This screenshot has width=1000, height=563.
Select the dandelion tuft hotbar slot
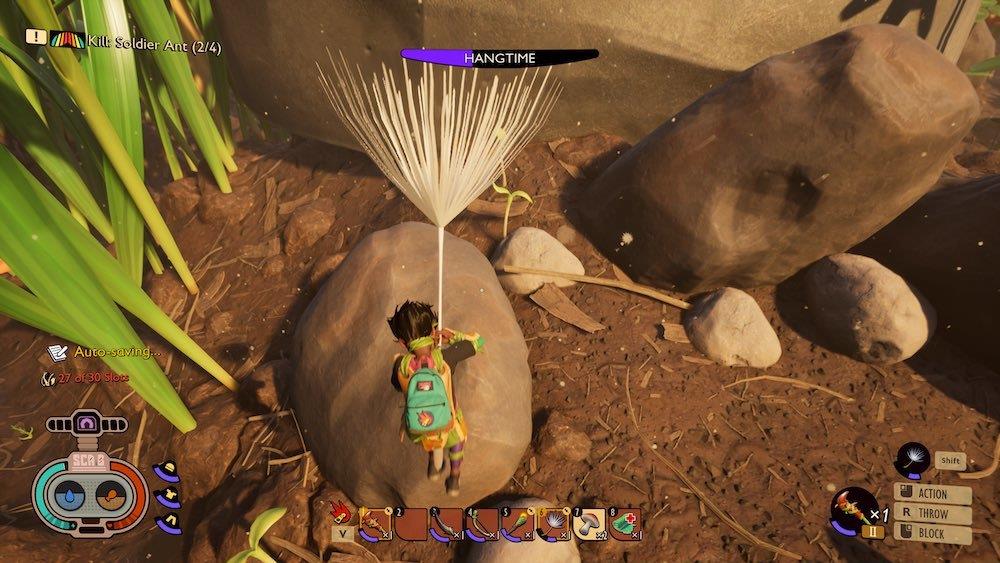coord(552,522)
